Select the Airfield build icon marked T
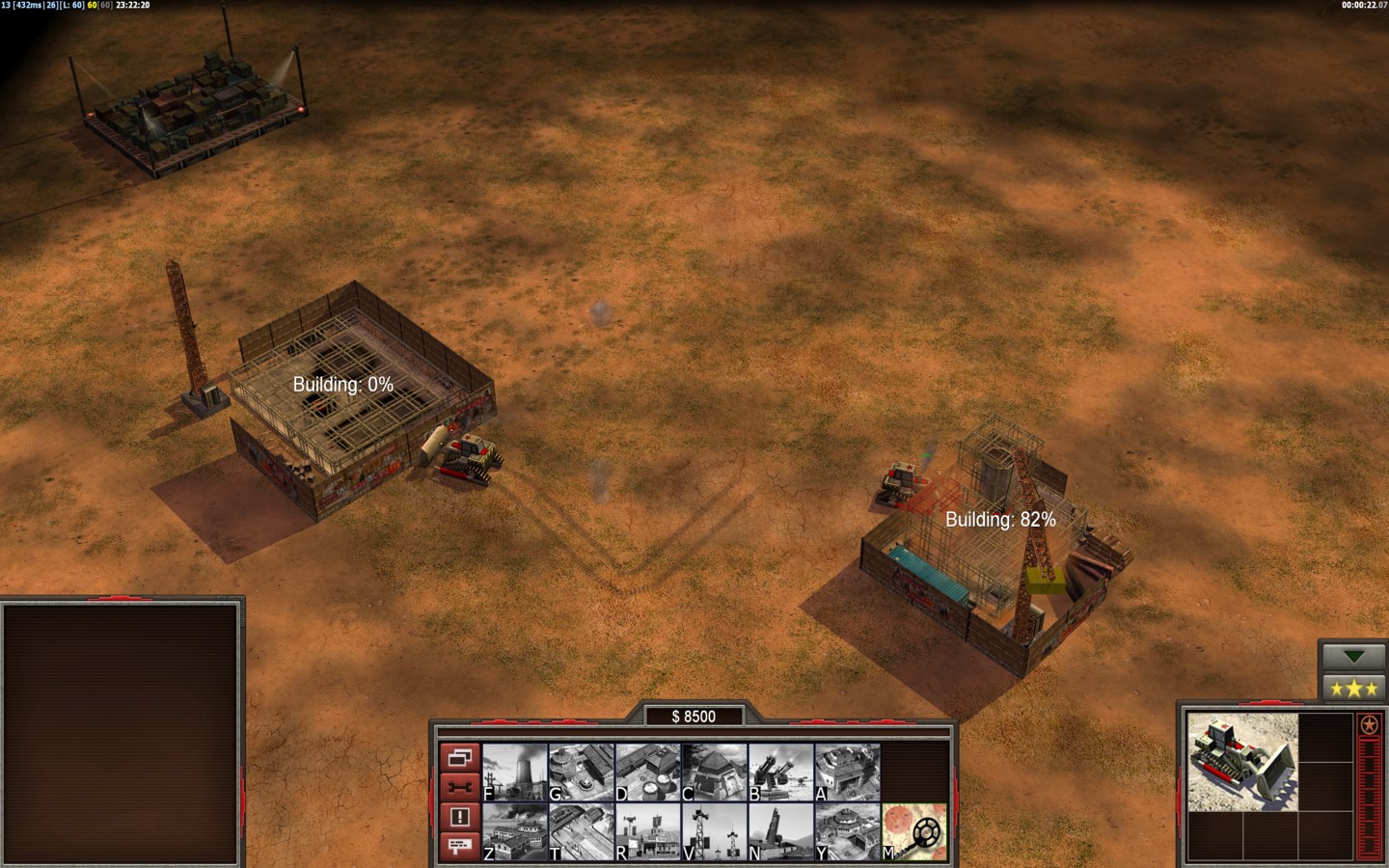 [x=582, y=831]
